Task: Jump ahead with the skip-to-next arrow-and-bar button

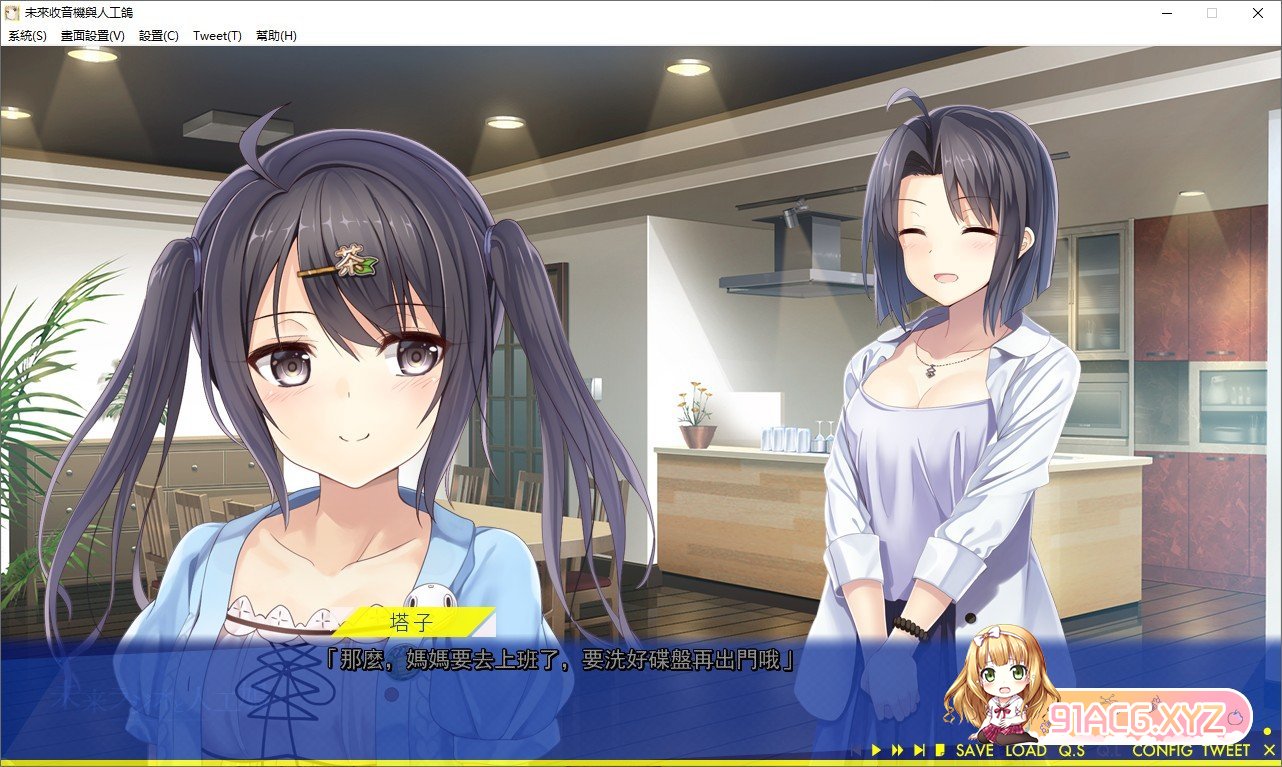Action: 919,750
